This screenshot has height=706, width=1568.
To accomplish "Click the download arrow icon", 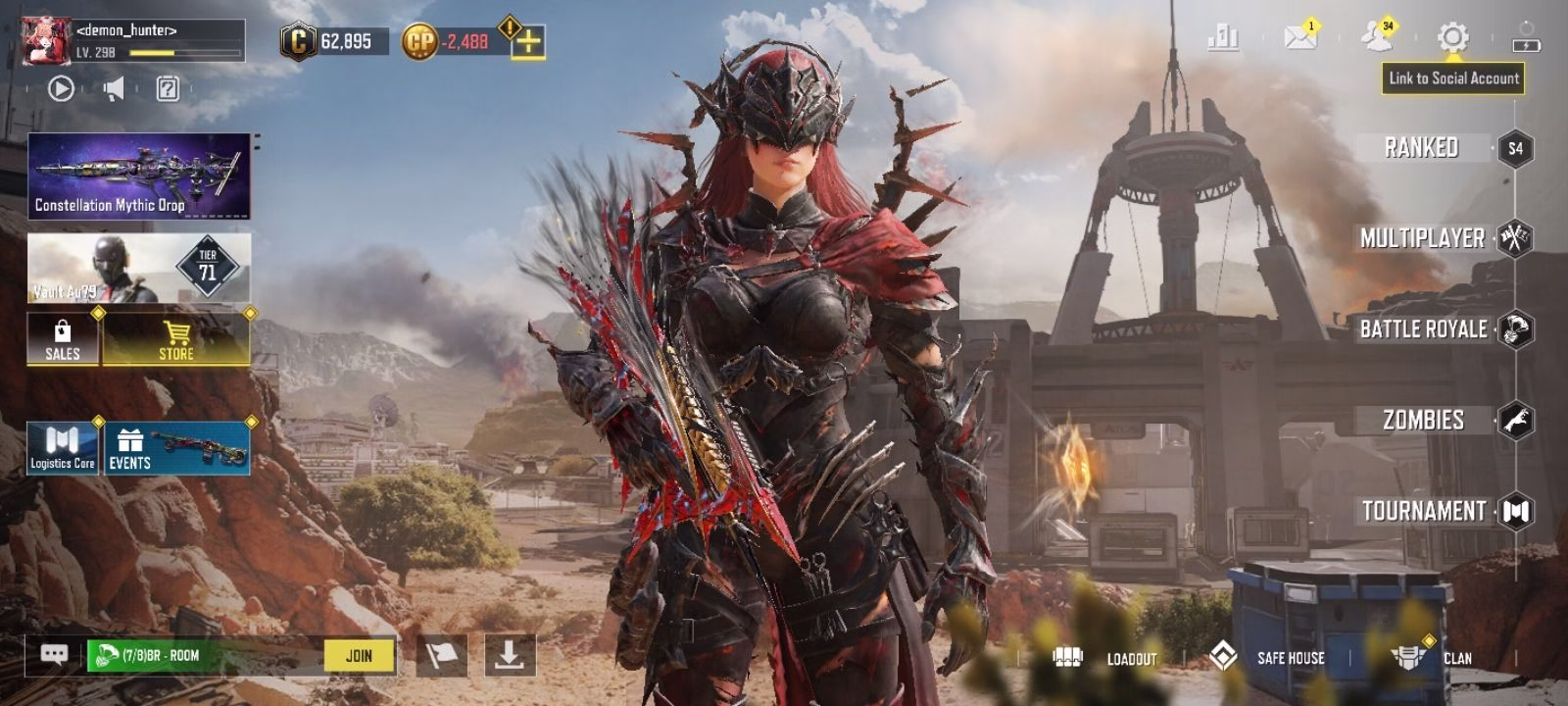I will coord(509,655).
